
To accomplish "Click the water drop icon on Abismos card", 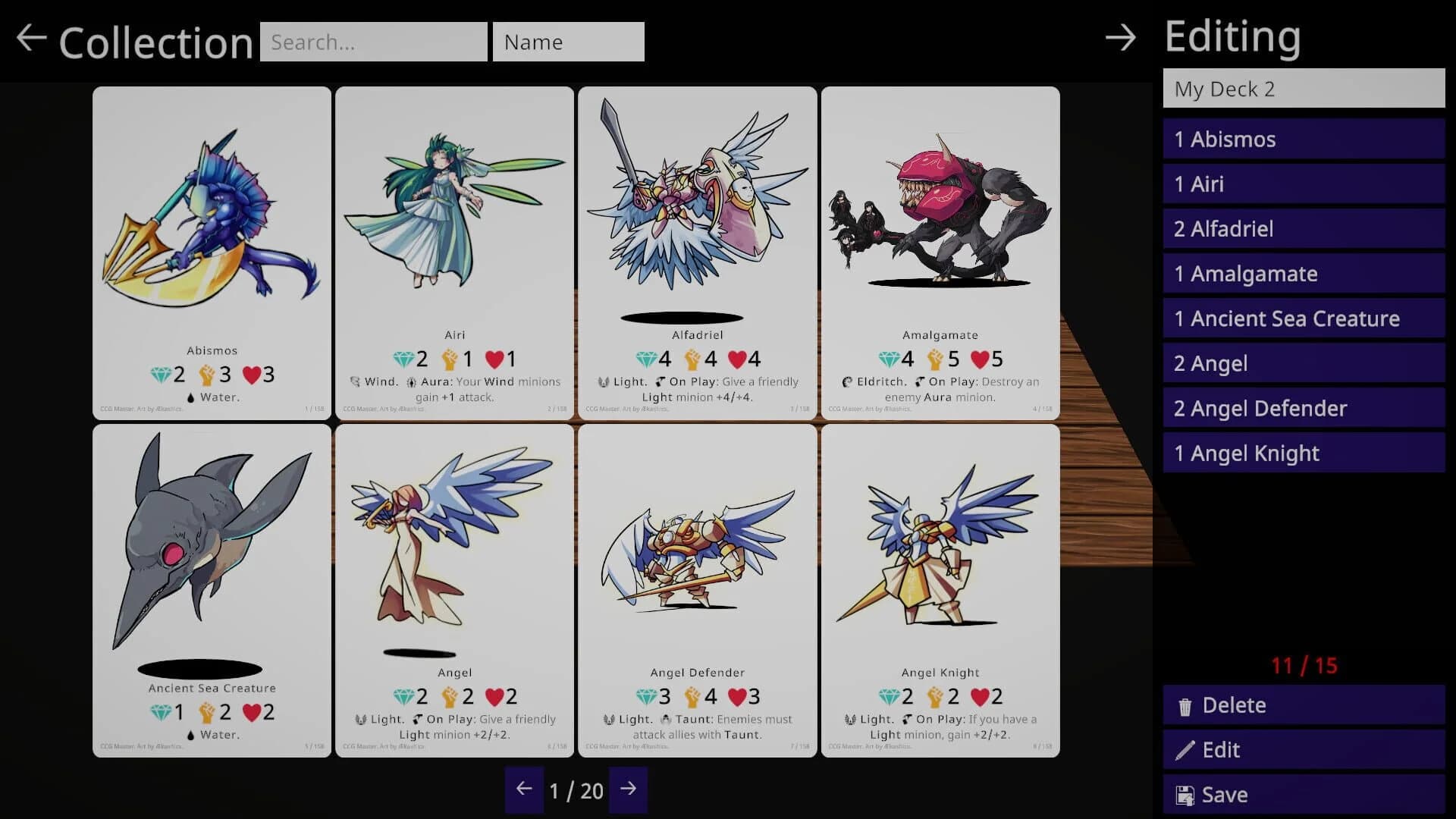I will point(190,396).
